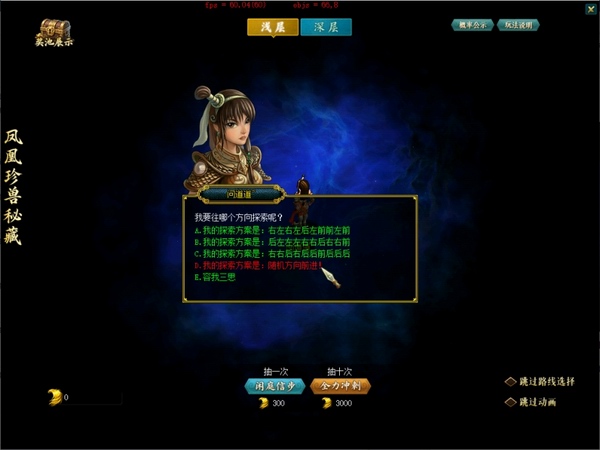Screen dimensions: 600x450
Task: Toggle the 跳过动画 skip animation option
Action: click(510, 402)
